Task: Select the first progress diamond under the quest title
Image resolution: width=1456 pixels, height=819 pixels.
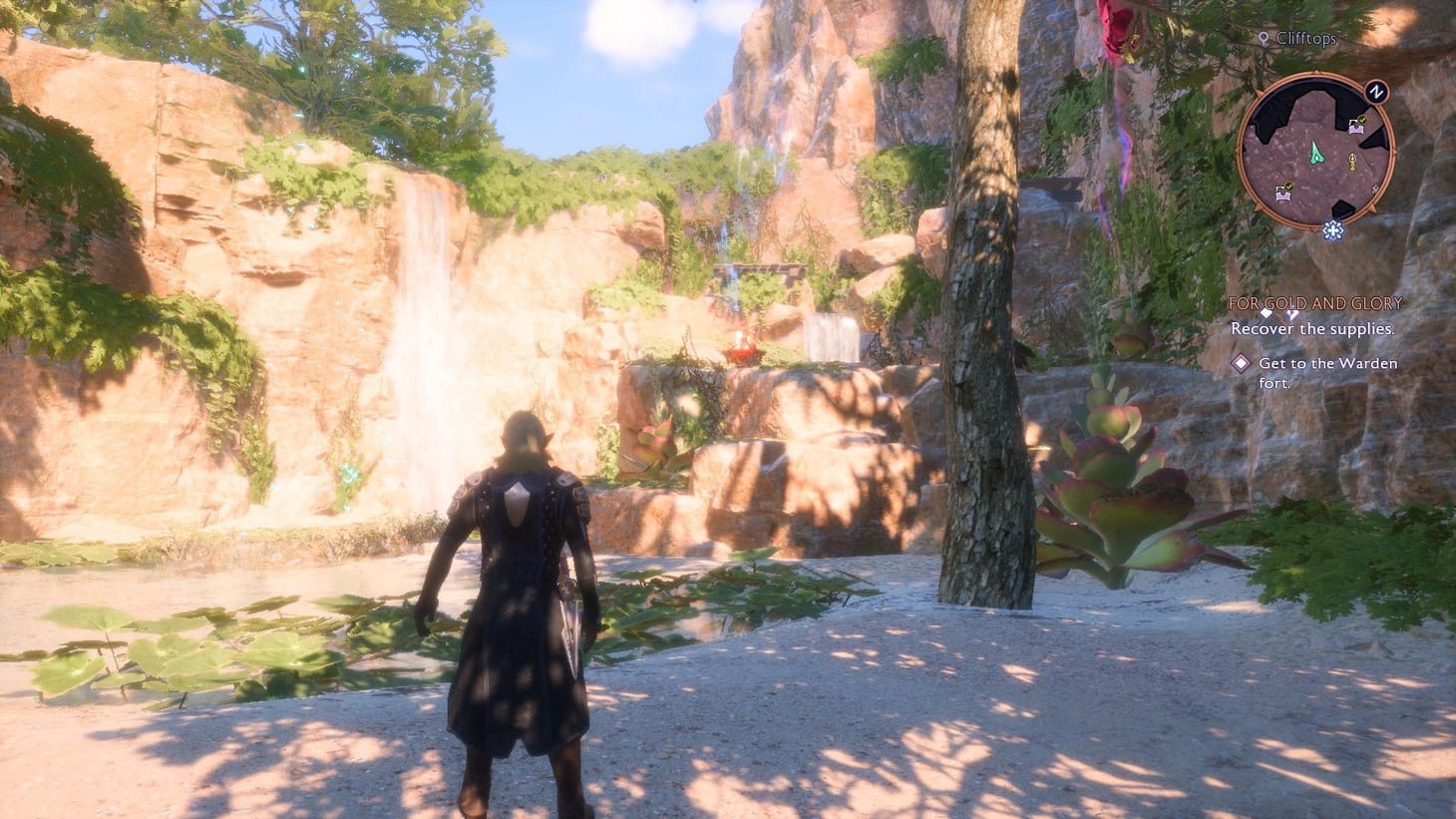Action: pos(1267,314)
